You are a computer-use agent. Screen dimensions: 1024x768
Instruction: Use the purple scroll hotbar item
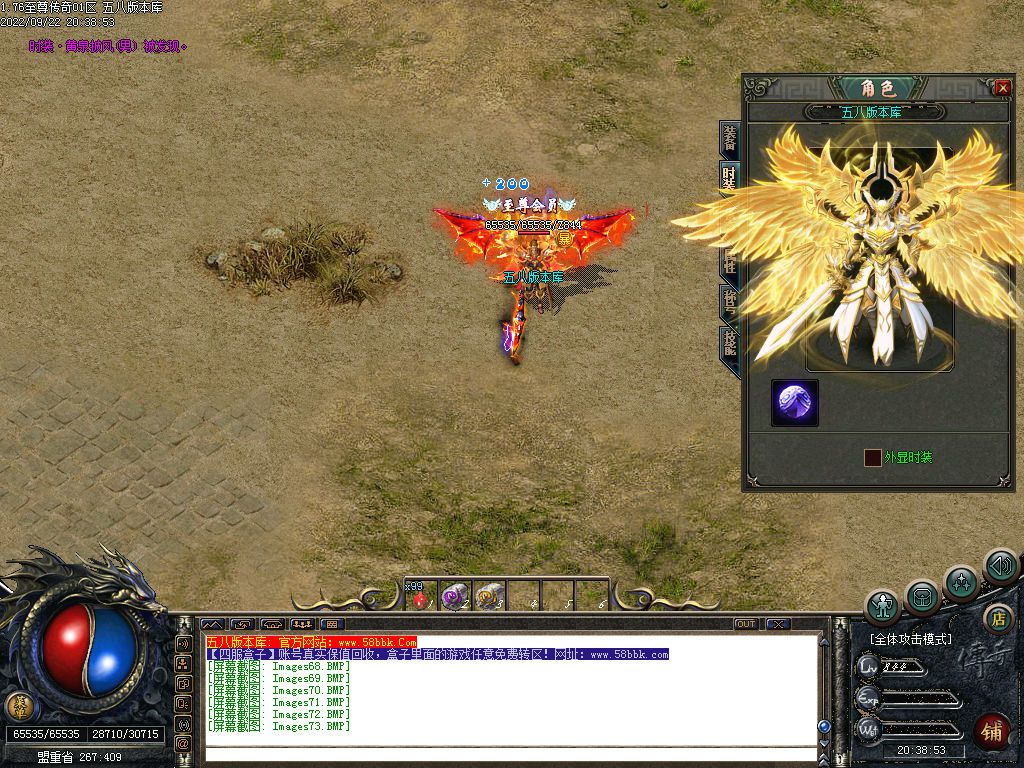(455, 596)
